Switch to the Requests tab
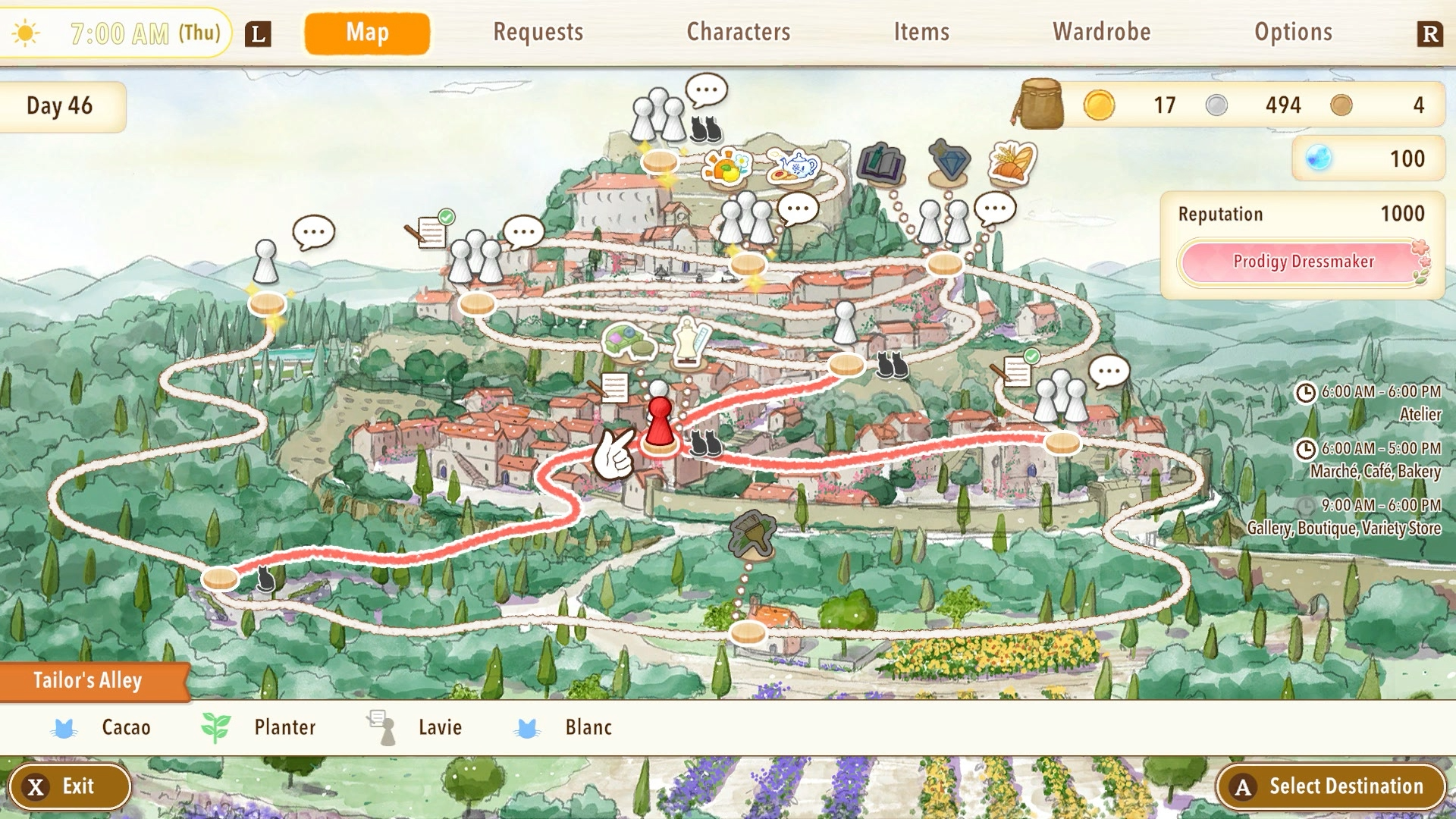1456x819 pixels. [x=538, y=32]
